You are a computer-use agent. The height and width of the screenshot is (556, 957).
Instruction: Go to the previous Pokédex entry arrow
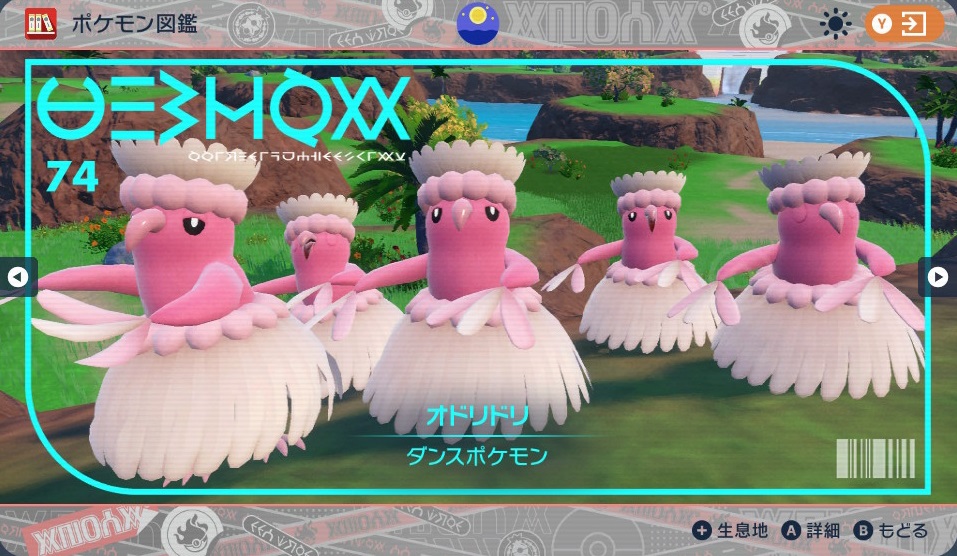[17, 277]
